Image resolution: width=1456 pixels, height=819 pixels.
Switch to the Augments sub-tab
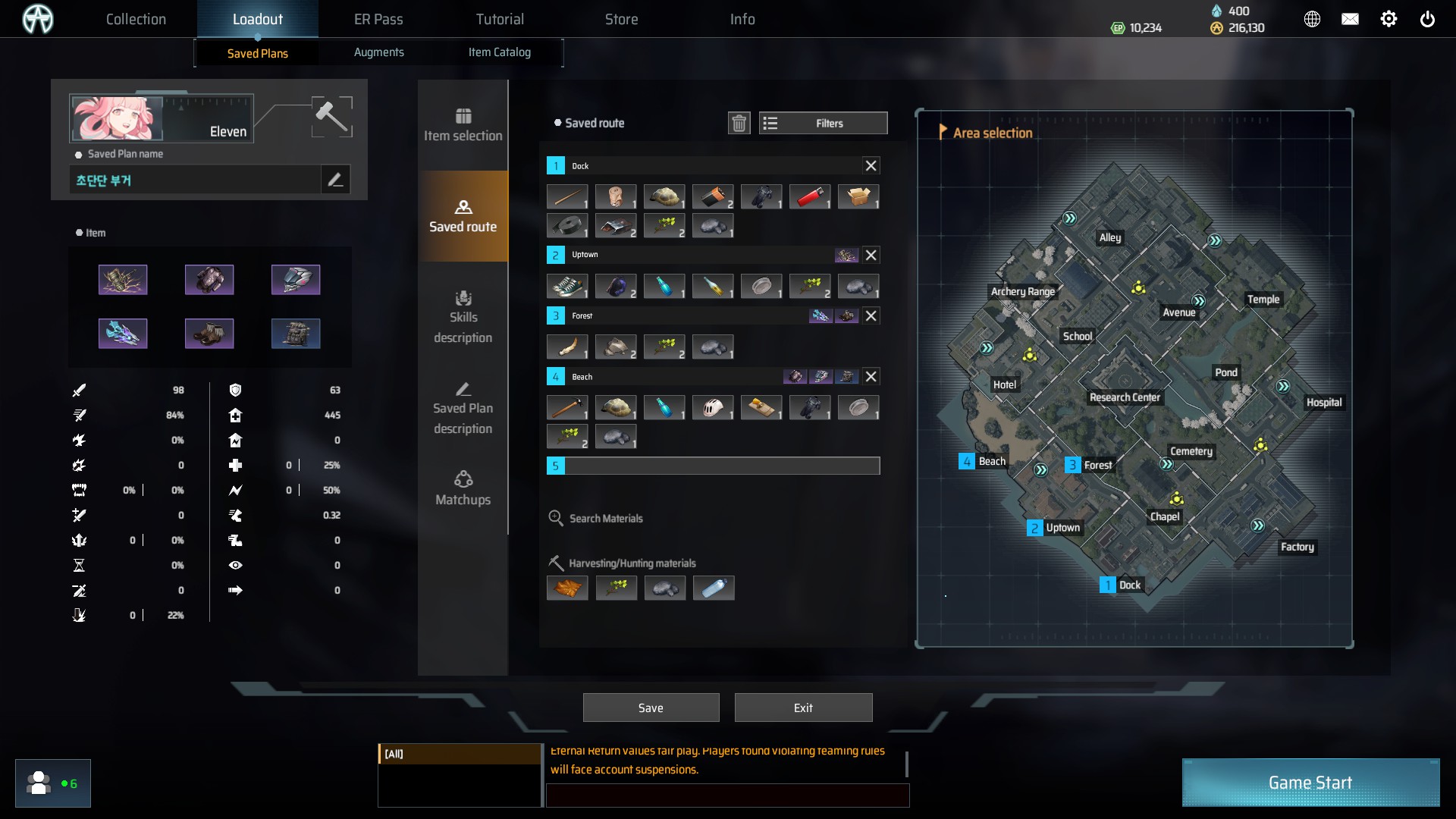[x=378, y=52]
